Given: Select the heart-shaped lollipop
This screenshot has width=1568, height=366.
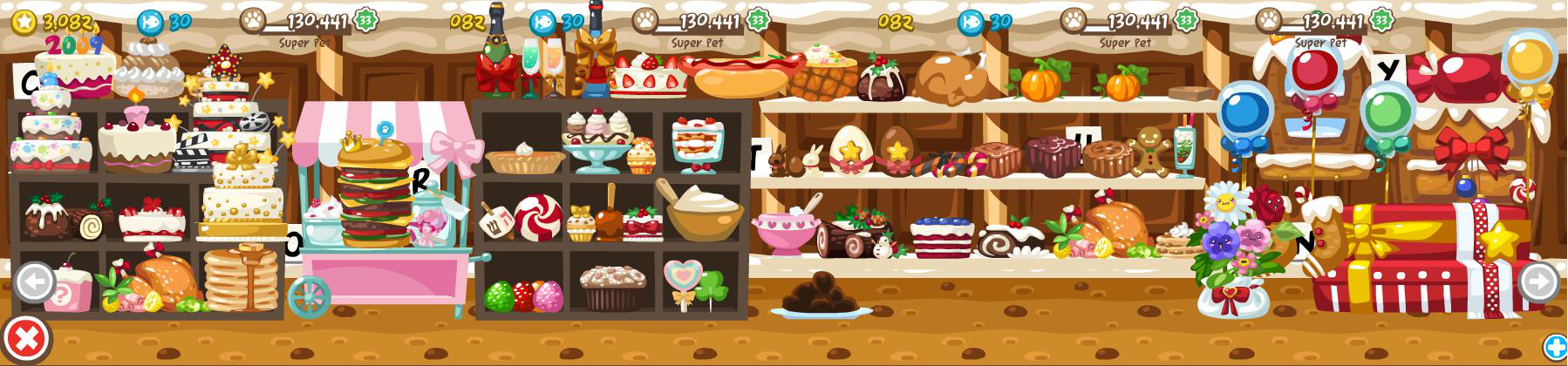Looking at the screenshot, I should tap(681, 279).
